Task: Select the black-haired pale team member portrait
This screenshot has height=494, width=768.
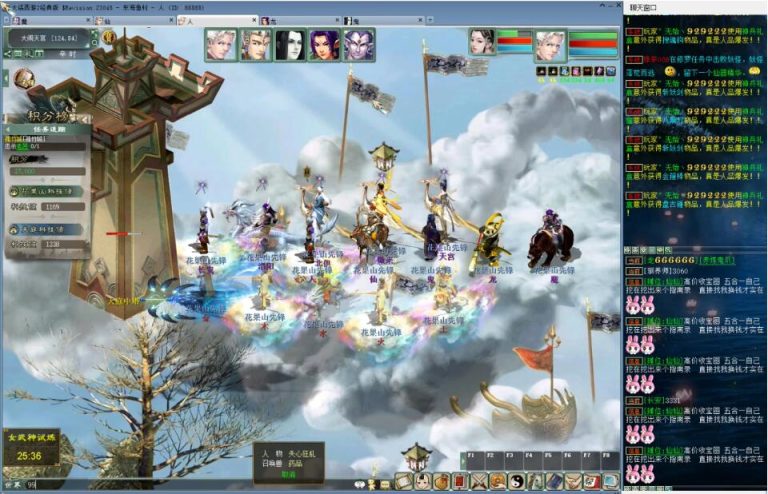Action: click(290, 45)
